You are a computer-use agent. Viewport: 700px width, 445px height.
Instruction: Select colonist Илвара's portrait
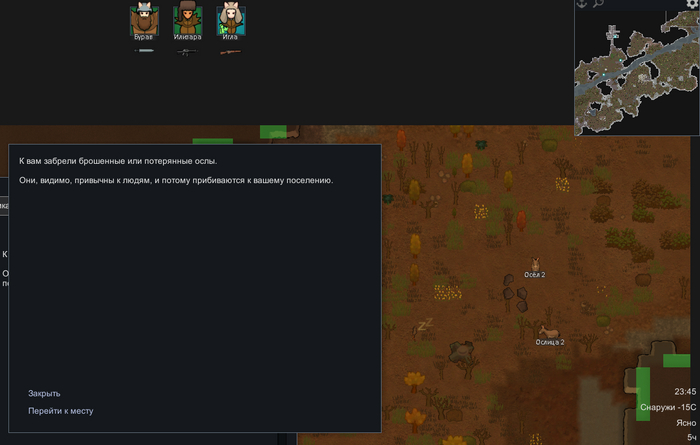tap(187, 20)
